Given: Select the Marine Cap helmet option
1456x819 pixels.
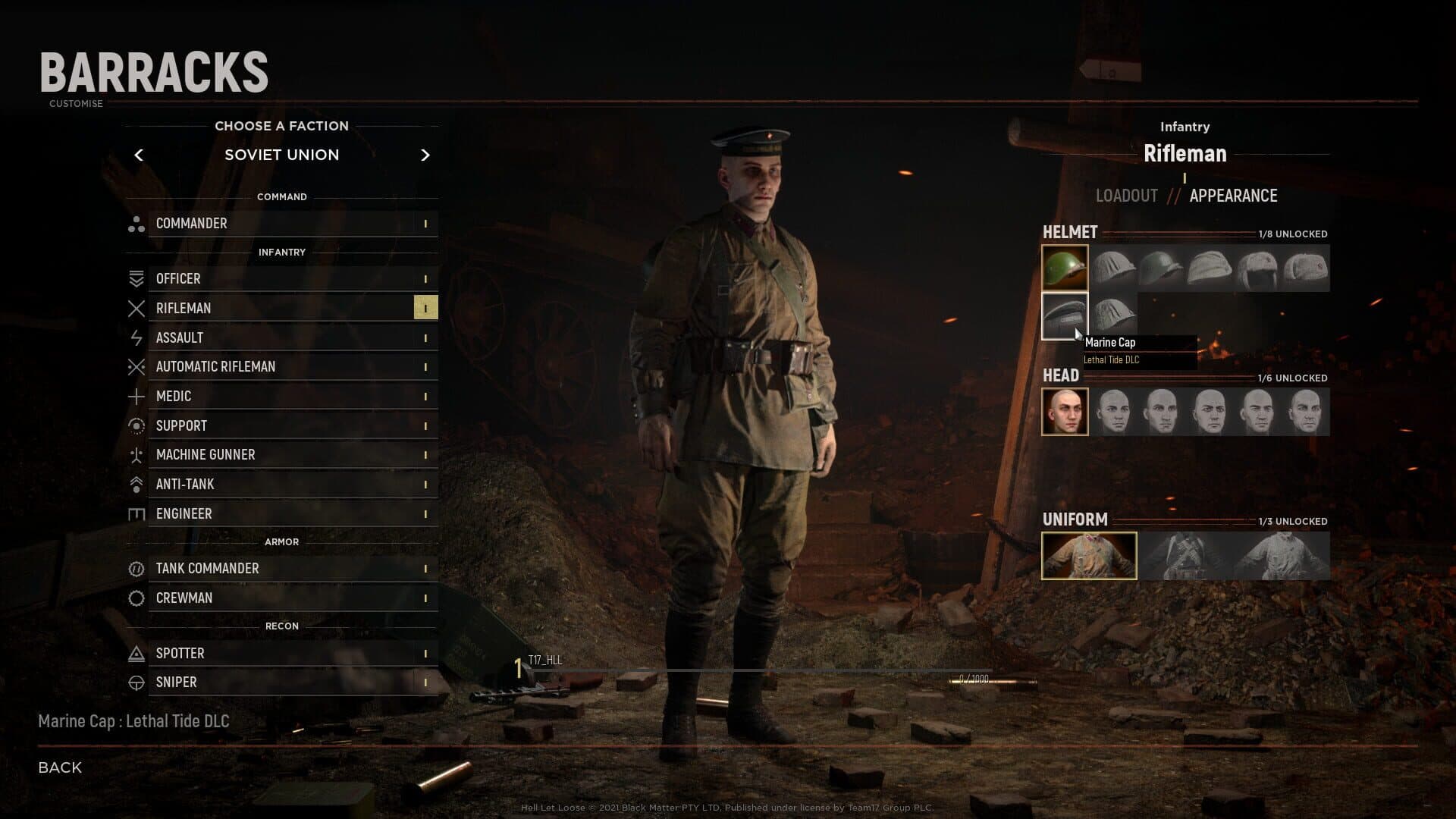Looking at the screenshot, I should point(1065,315).
